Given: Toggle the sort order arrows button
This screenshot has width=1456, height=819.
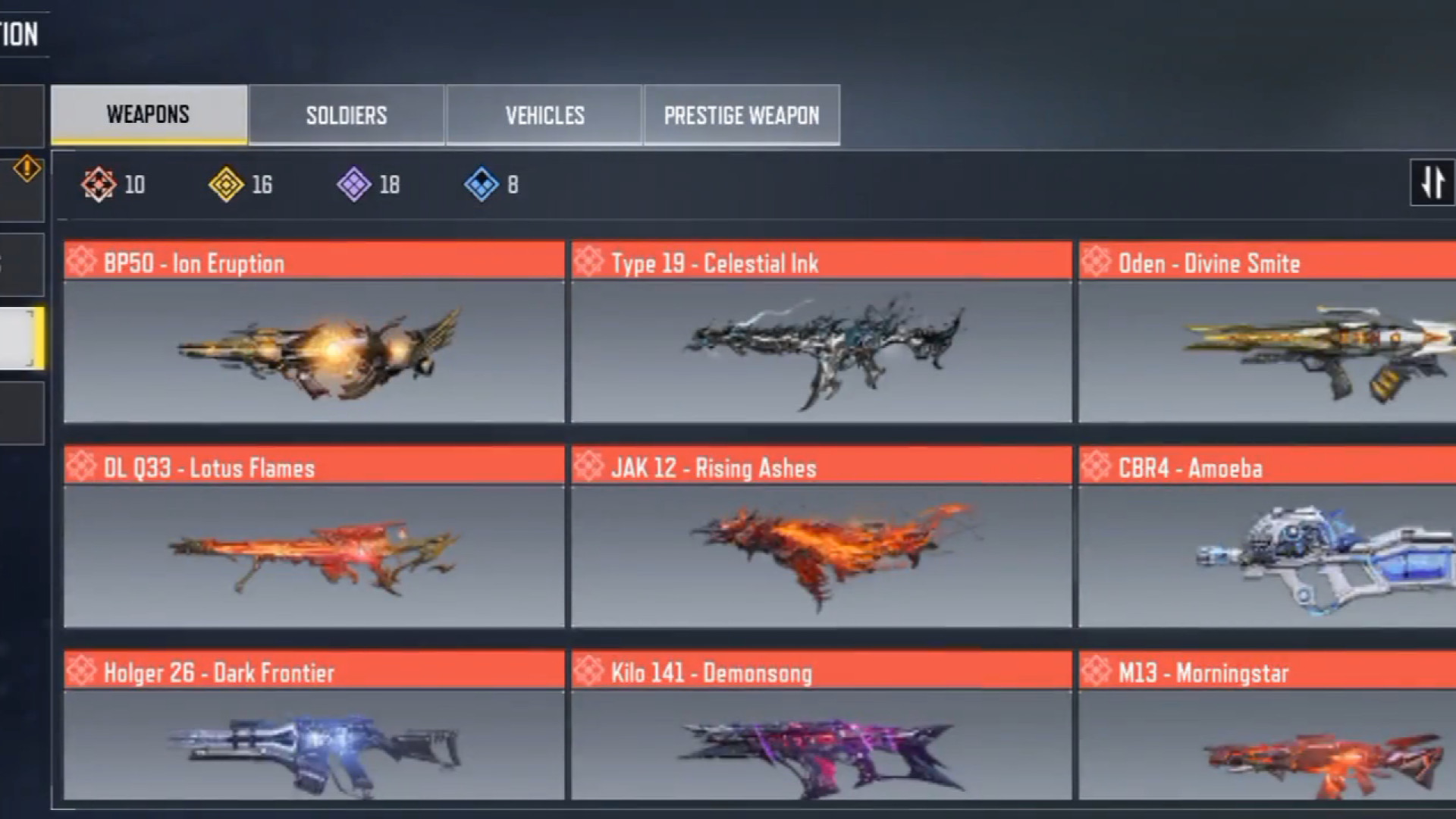Looking at the screenshot, I should pos(1432,183).
